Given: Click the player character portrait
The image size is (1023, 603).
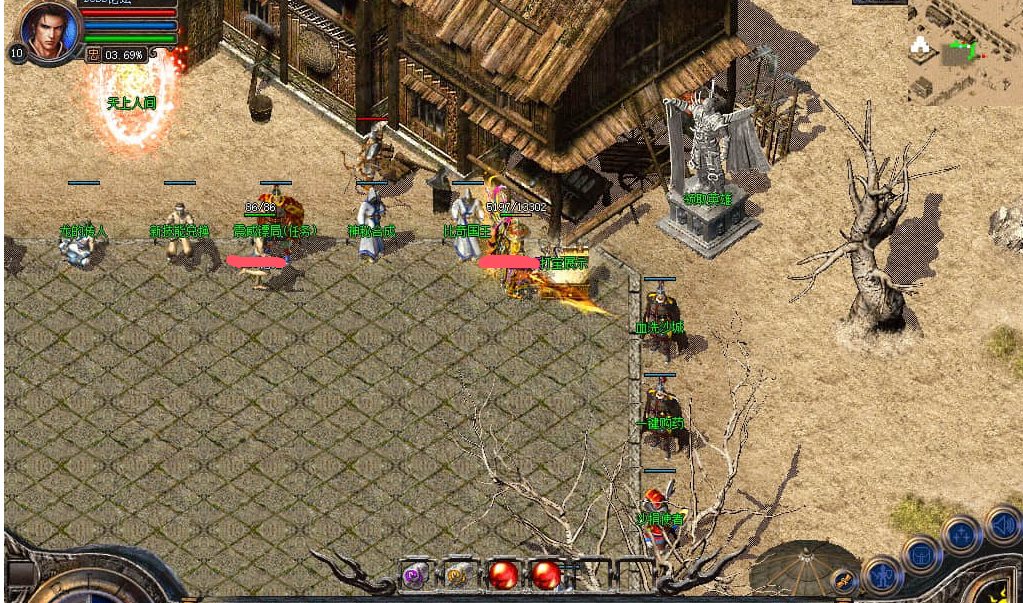Looking at the screenshot, I should pyautogui.click(x=46, y=31).
